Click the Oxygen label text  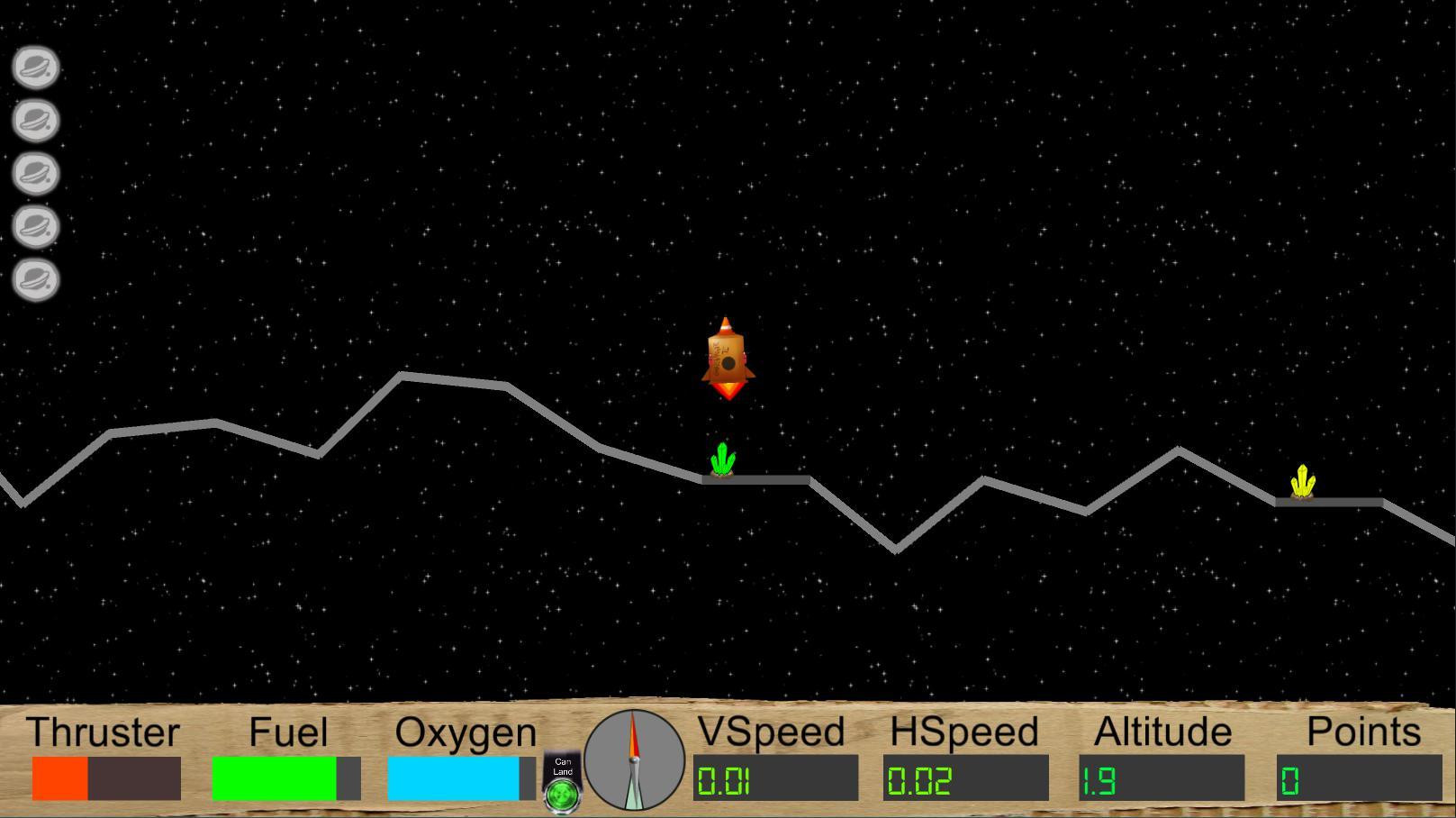[x=465, y=732]
